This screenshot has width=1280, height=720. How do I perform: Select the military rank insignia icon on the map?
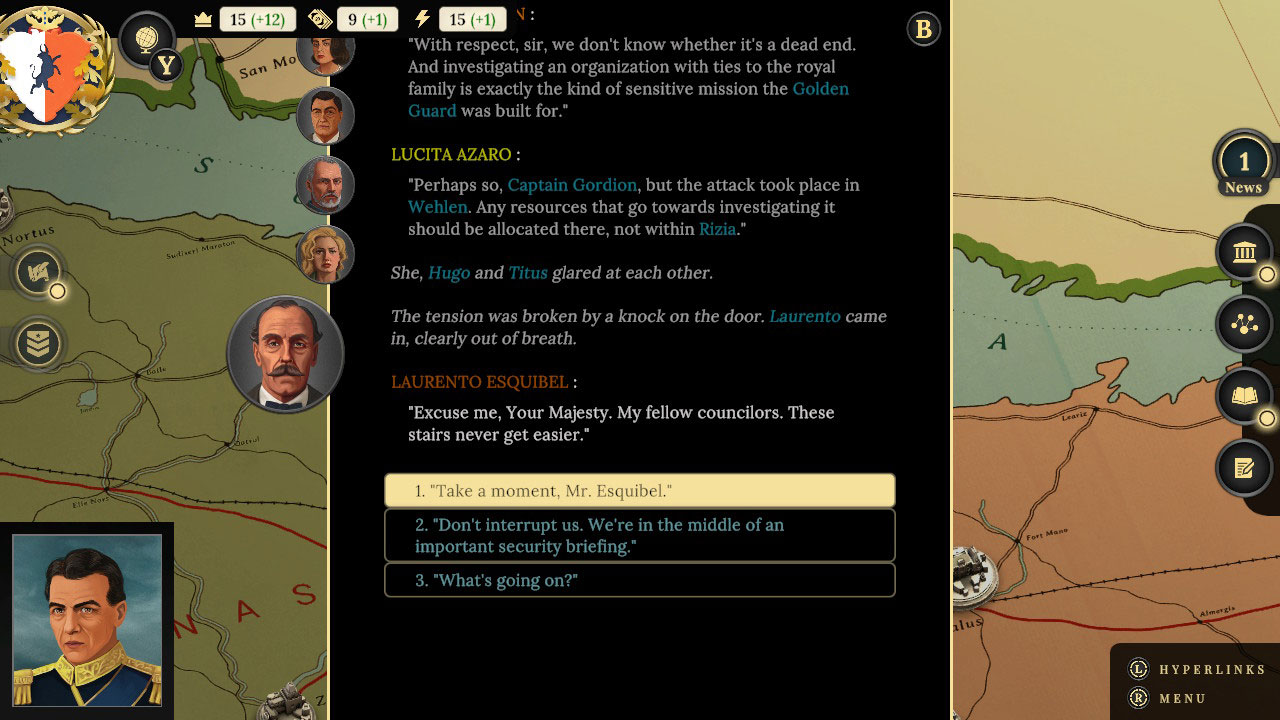37,343
